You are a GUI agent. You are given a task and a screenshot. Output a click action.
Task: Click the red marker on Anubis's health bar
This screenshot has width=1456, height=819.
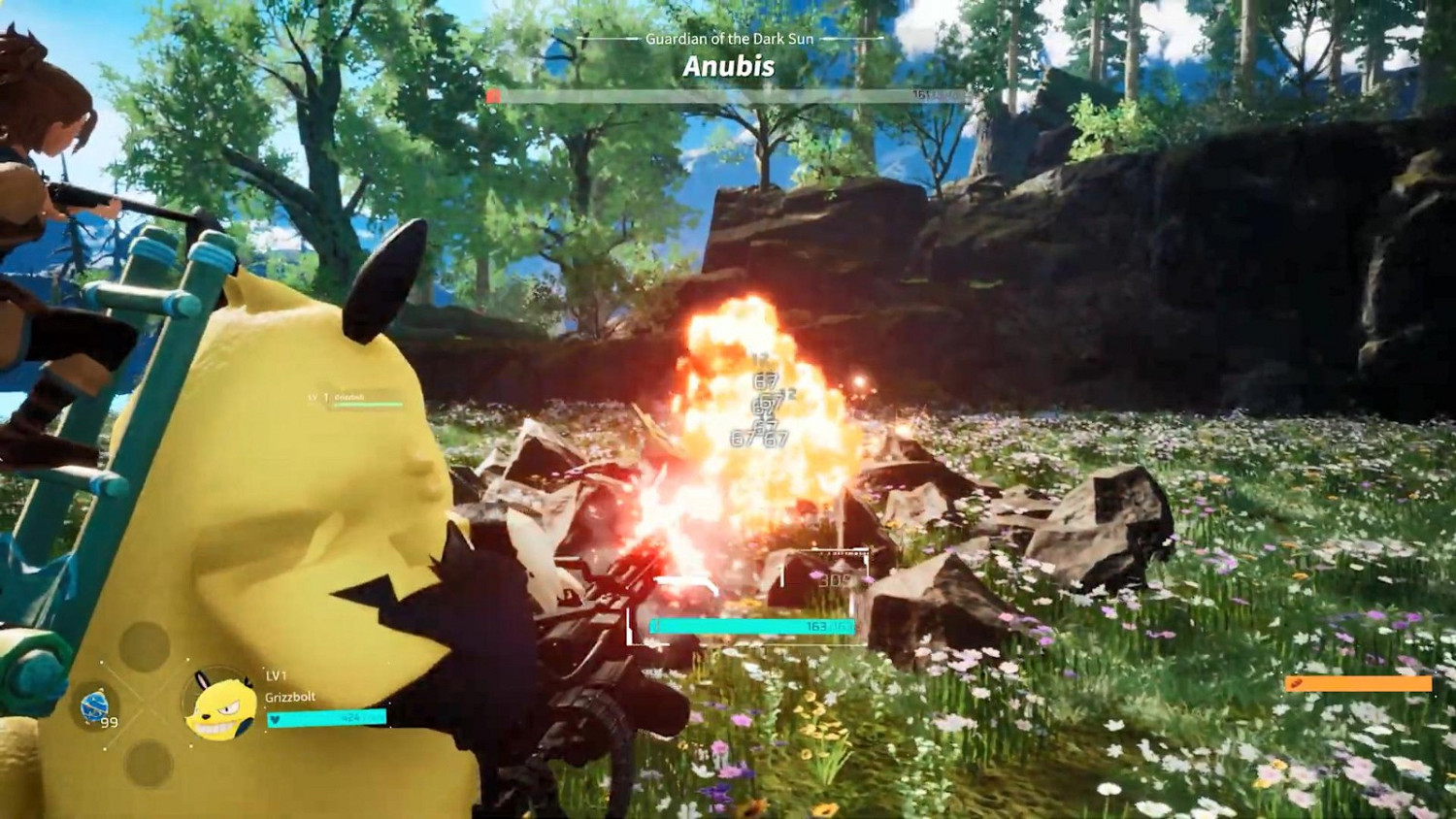pyautogui.click(x=494, y=96)
